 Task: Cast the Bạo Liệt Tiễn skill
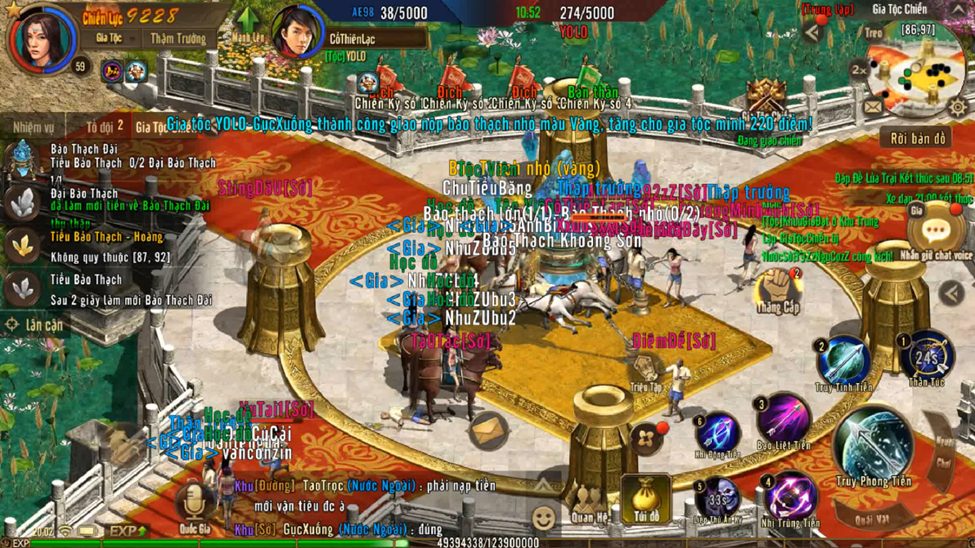tap(783, 418)
